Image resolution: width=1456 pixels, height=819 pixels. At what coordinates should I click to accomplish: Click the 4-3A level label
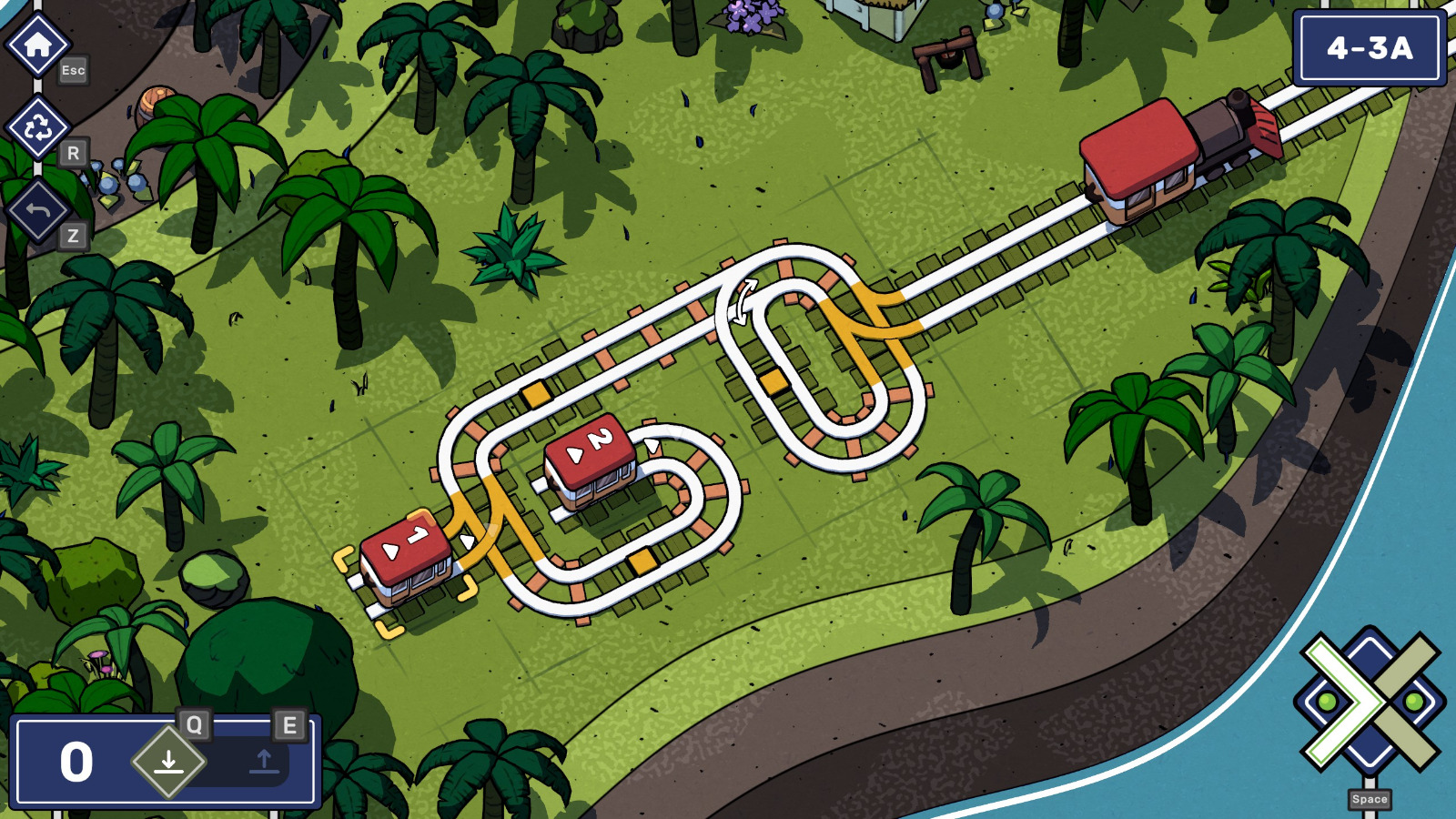pos(1367,46)
